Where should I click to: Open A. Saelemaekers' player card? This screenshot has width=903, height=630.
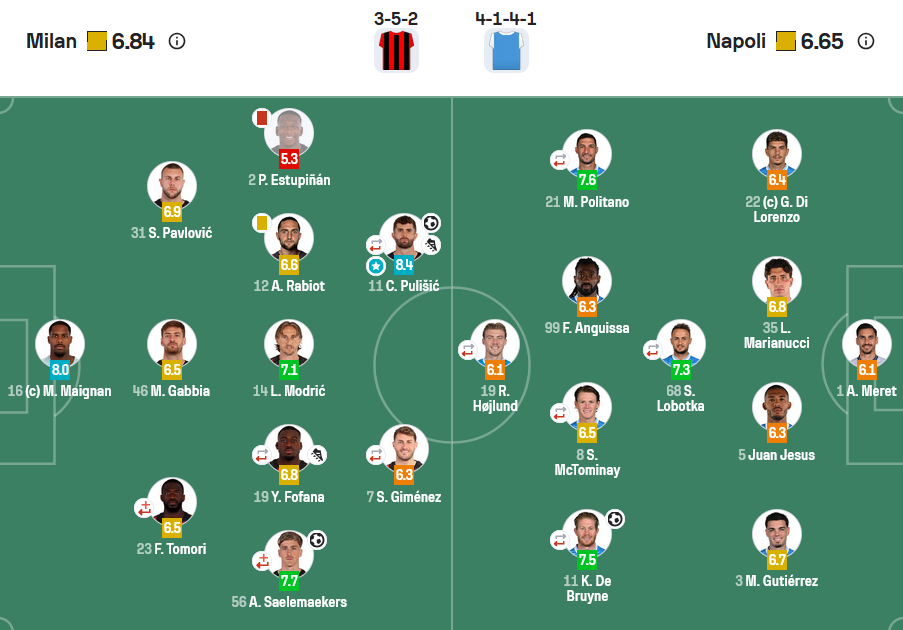pos(289,555)
